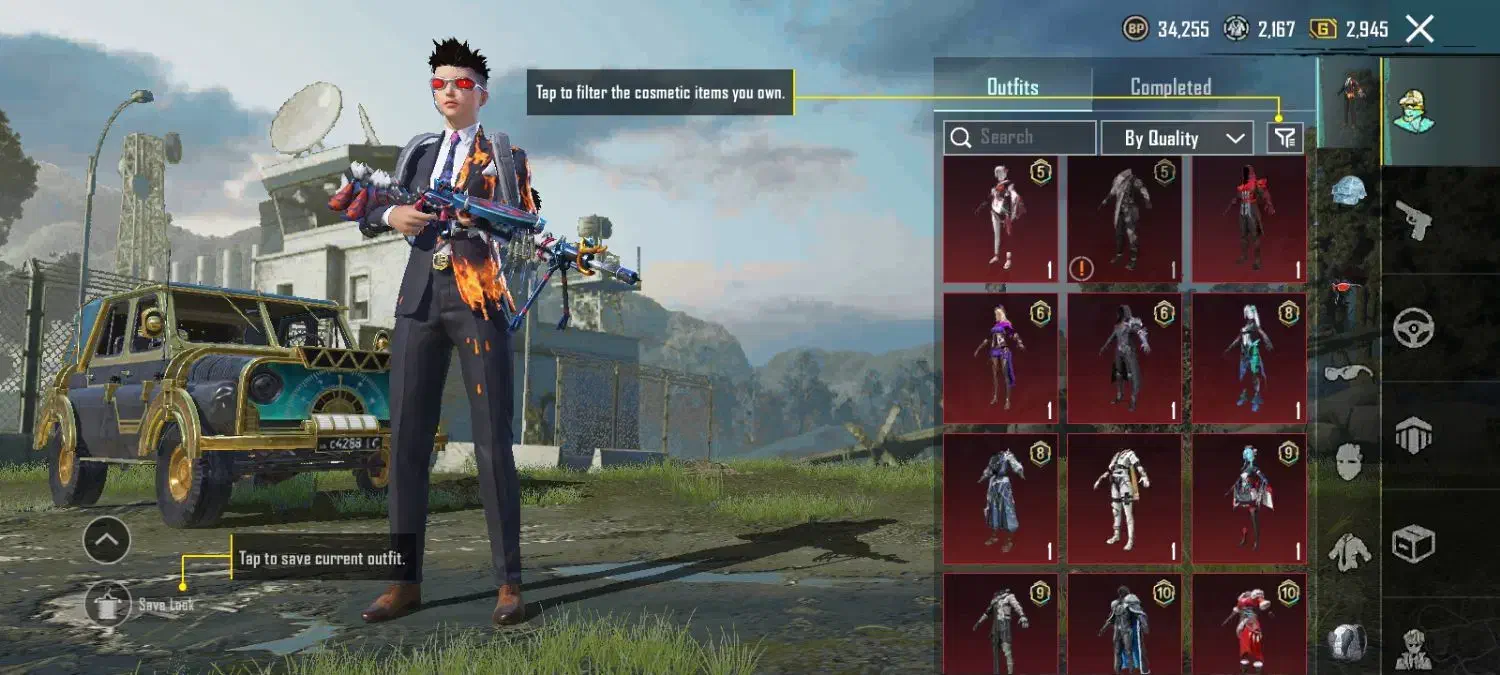
Task: Click the outfit Search field
Action: point(1020,138)
